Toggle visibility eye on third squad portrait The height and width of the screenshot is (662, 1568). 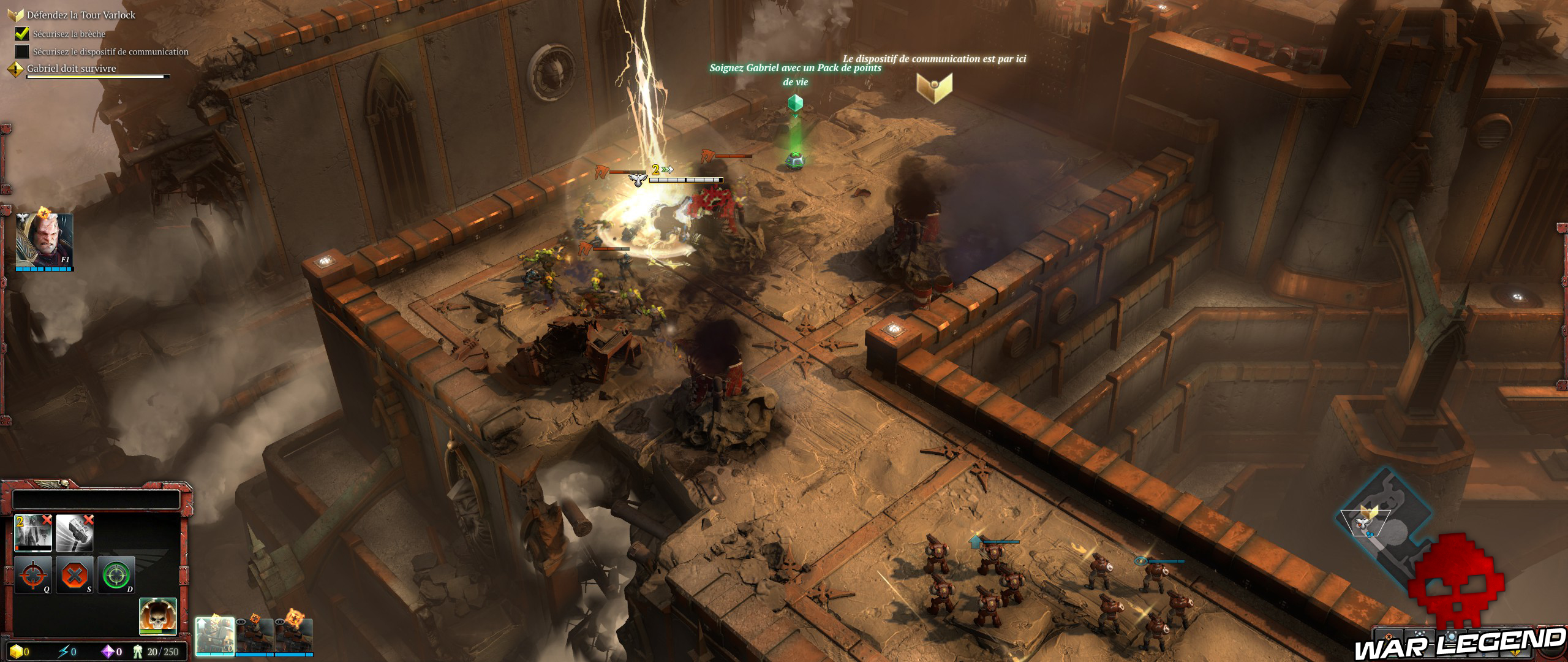(x=281, y=622)
